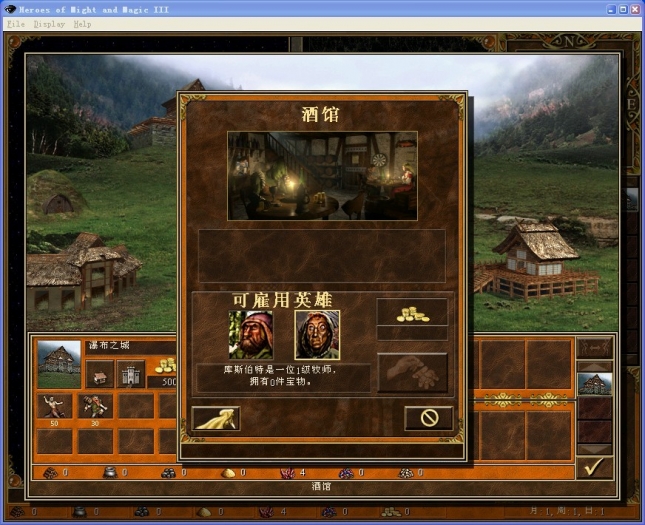Open the Help menu
The height and width of the screenshot is (525, 645).
click(82, 24)
